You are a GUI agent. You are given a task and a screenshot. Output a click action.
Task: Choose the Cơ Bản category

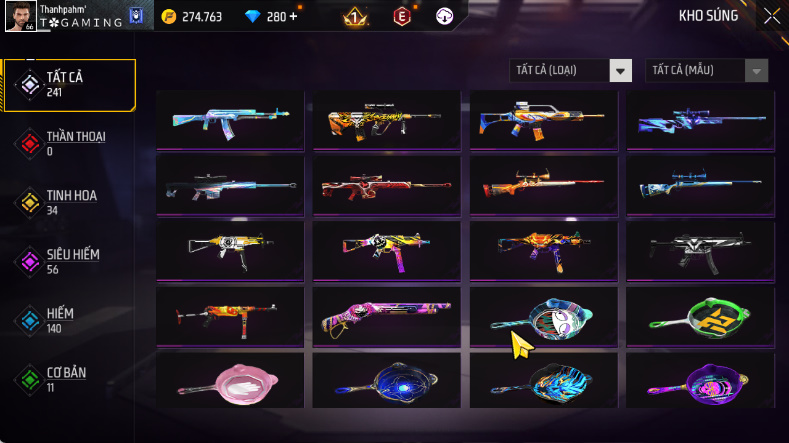(x=70, y=379)
